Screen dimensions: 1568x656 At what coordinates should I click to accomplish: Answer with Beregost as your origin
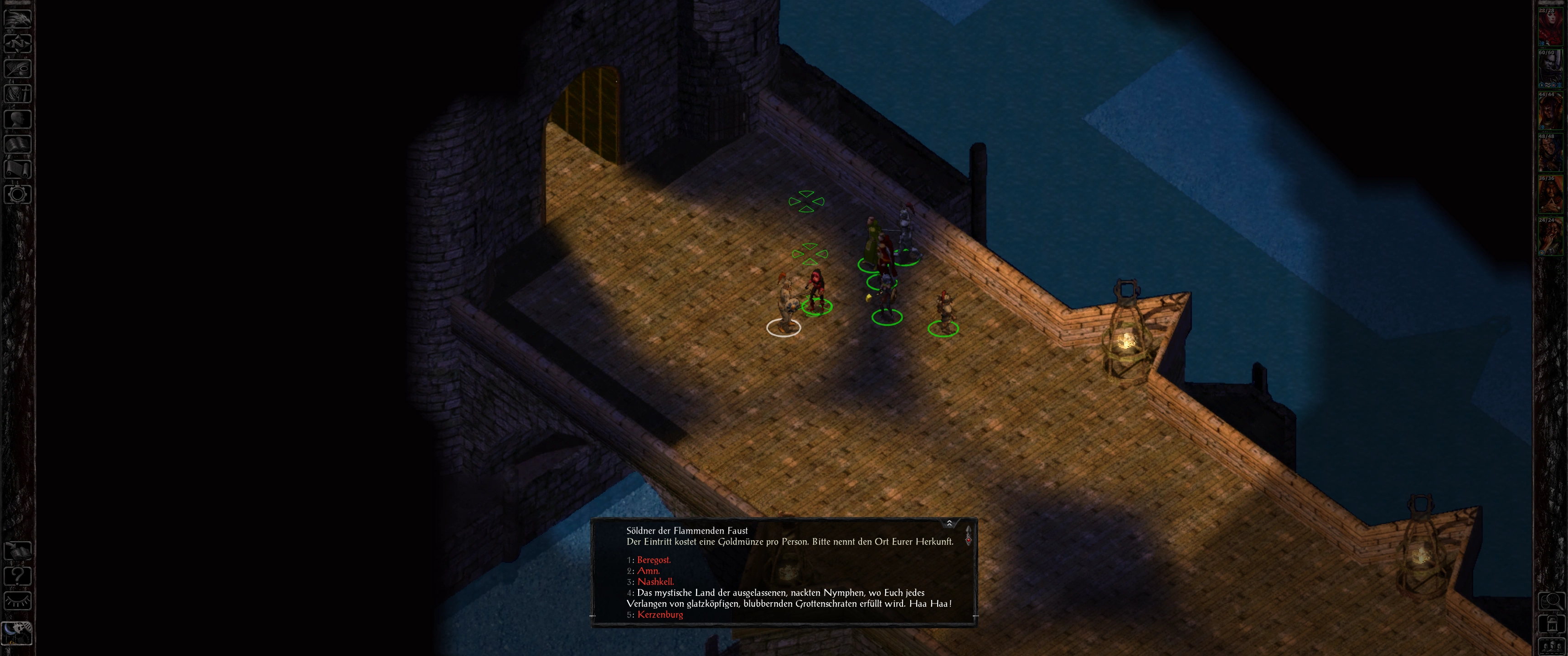point(654,560)
